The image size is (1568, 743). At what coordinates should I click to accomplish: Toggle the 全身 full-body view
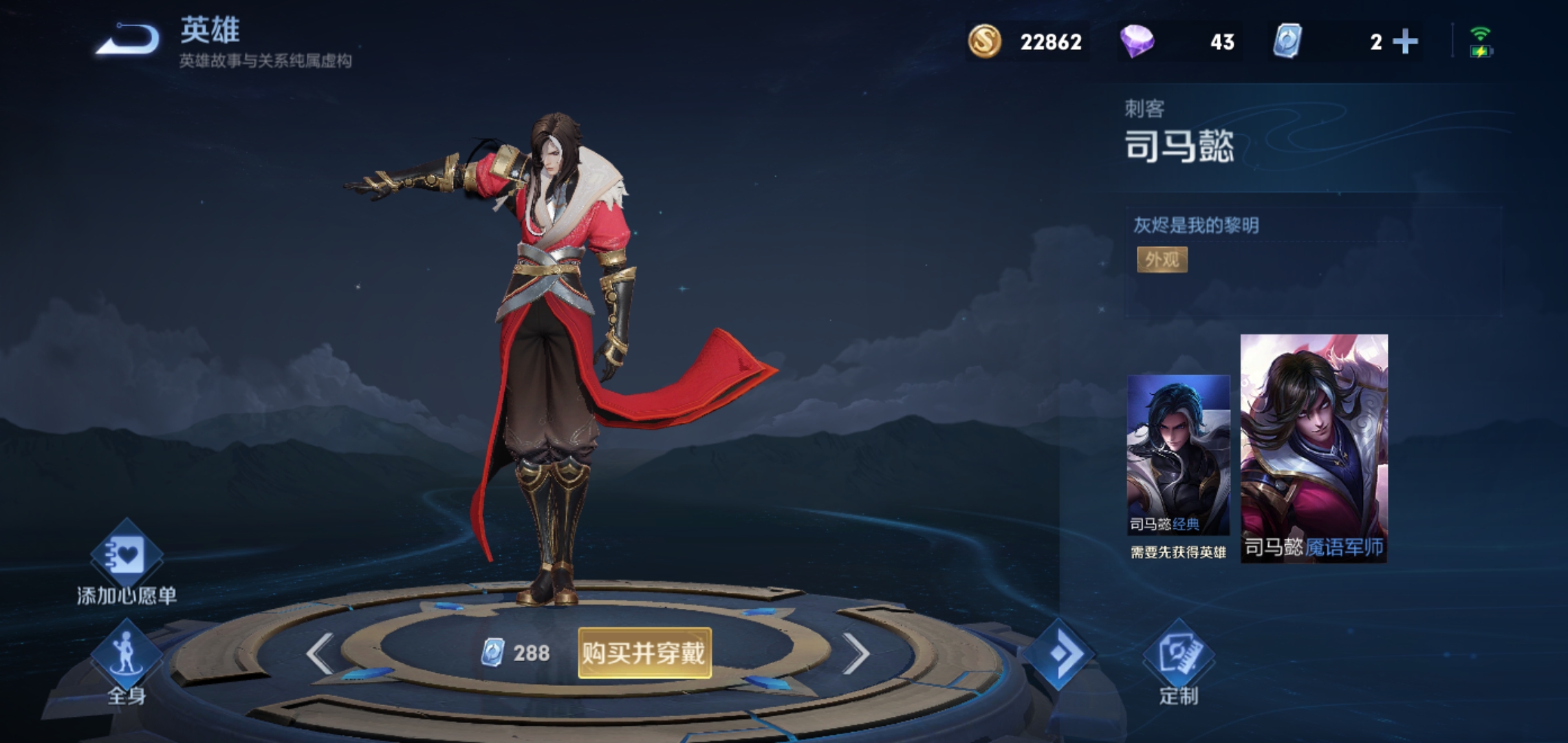tap(127, 662)
